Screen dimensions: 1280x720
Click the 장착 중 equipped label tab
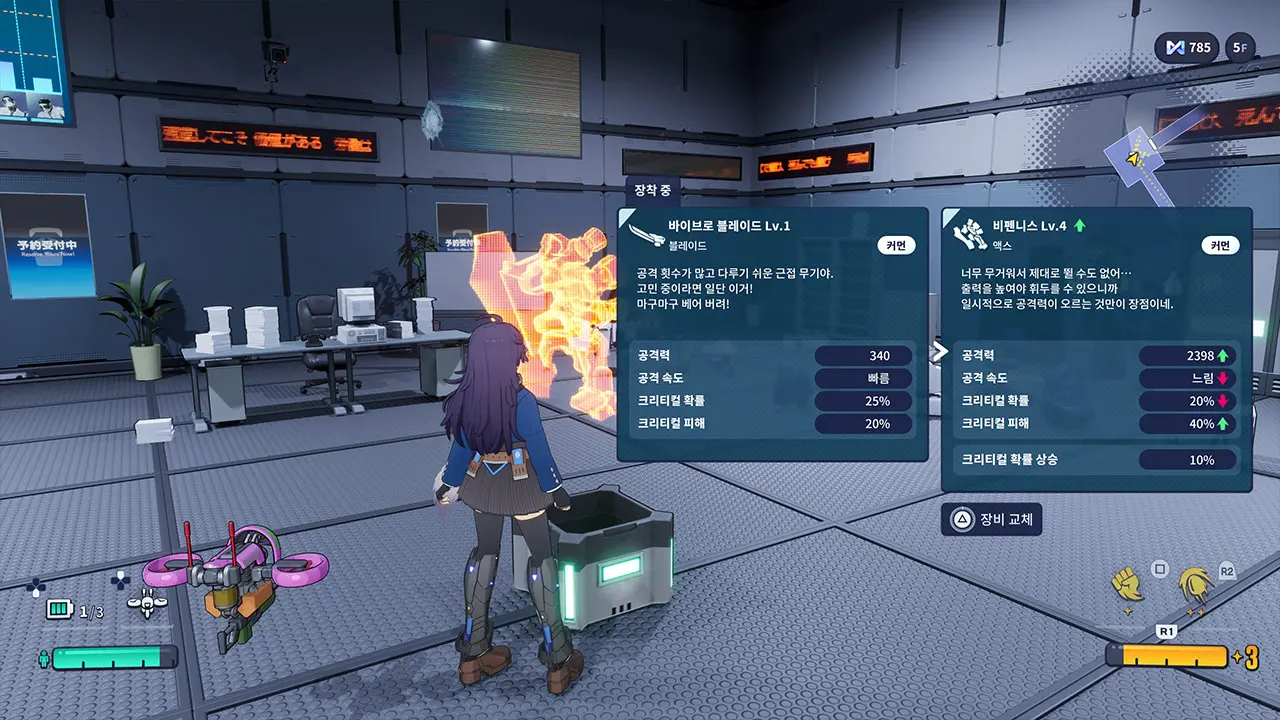point(652,189)
